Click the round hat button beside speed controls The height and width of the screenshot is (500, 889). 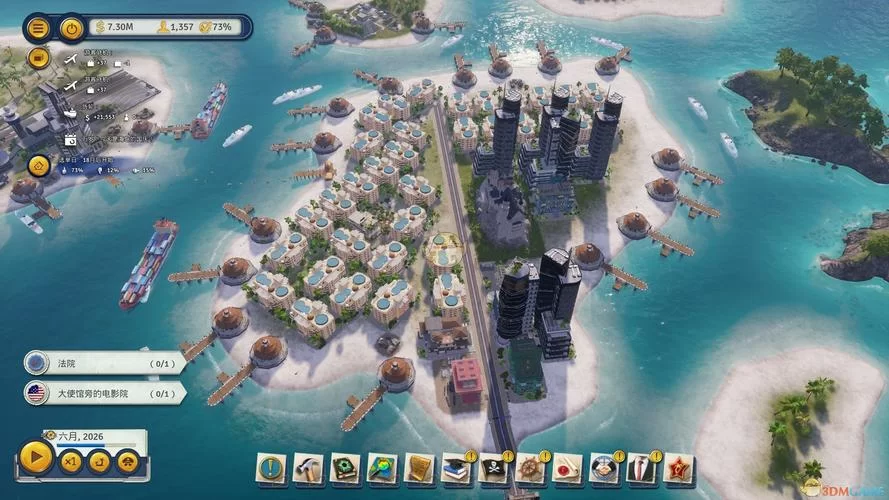[x=127, y=461]
